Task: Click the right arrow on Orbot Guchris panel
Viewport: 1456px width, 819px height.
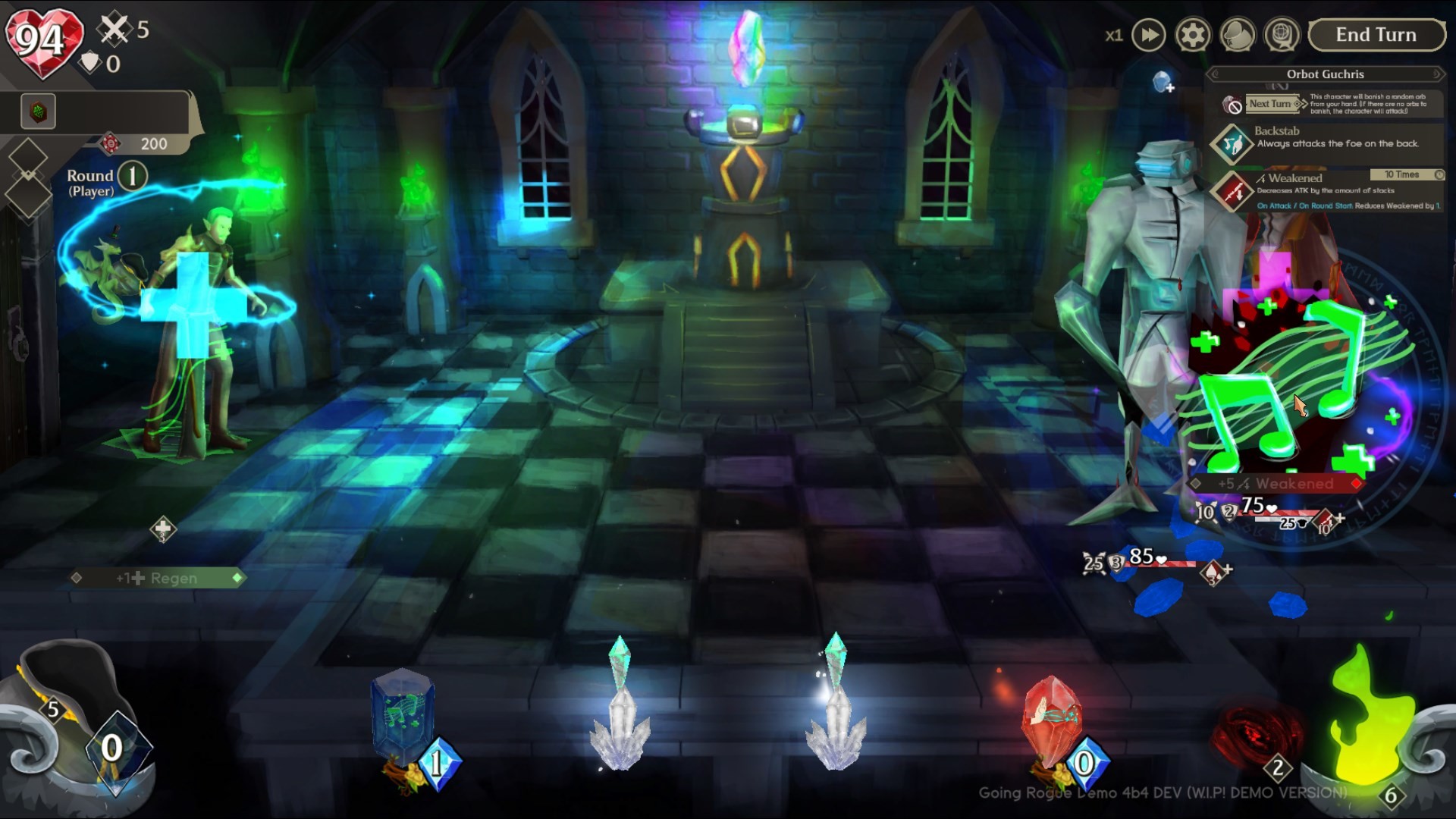Action: tap(1436, 74)
